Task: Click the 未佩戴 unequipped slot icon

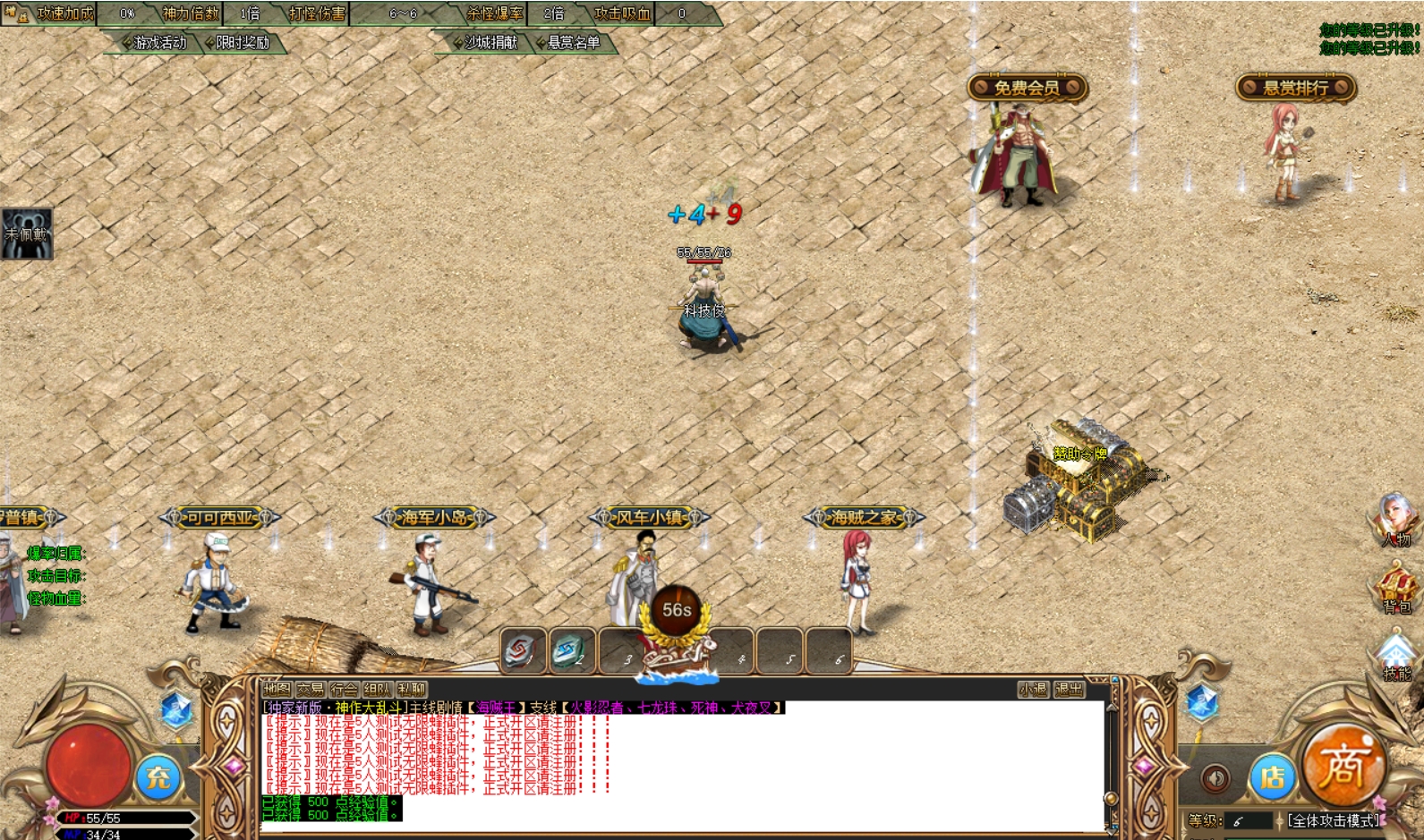Action: 27,234
